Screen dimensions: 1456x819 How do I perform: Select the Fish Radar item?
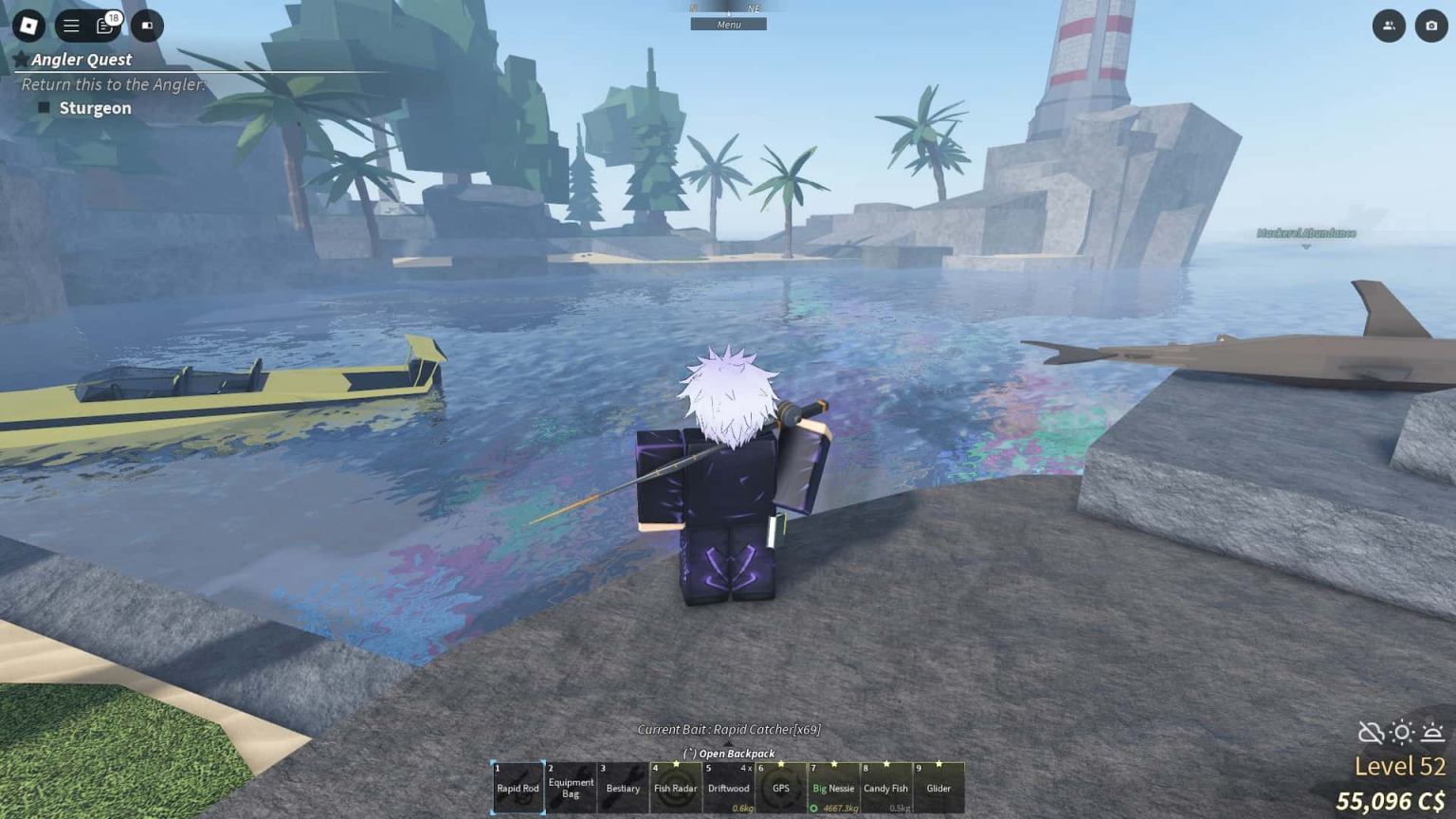[x=676, y=788]
